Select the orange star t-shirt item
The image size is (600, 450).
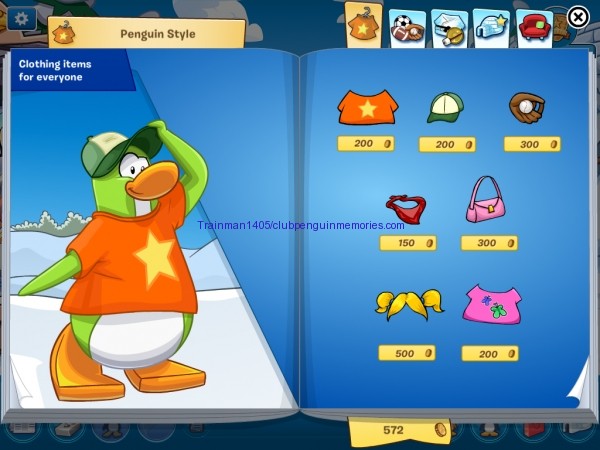click(x=367, y=106)
